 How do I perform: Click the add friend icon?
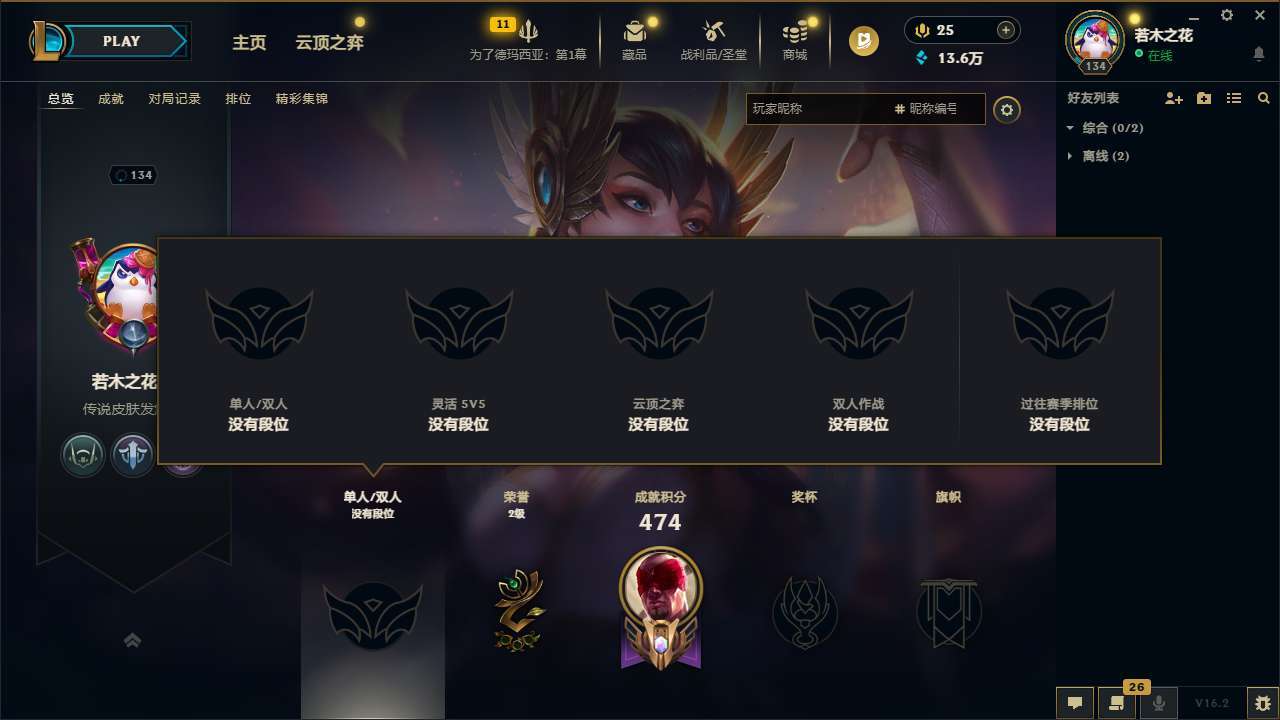[x=1172, y=98]
